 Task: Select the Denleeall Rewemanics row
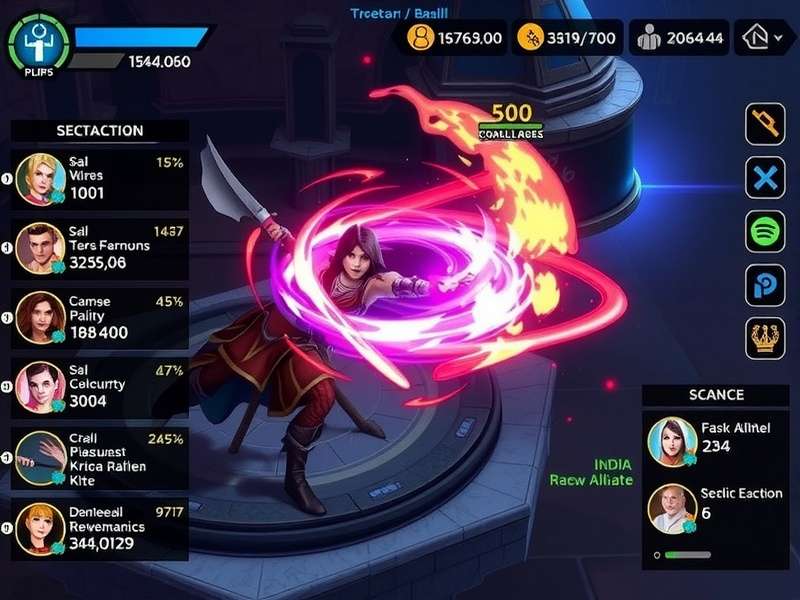[x=100, y=529]
